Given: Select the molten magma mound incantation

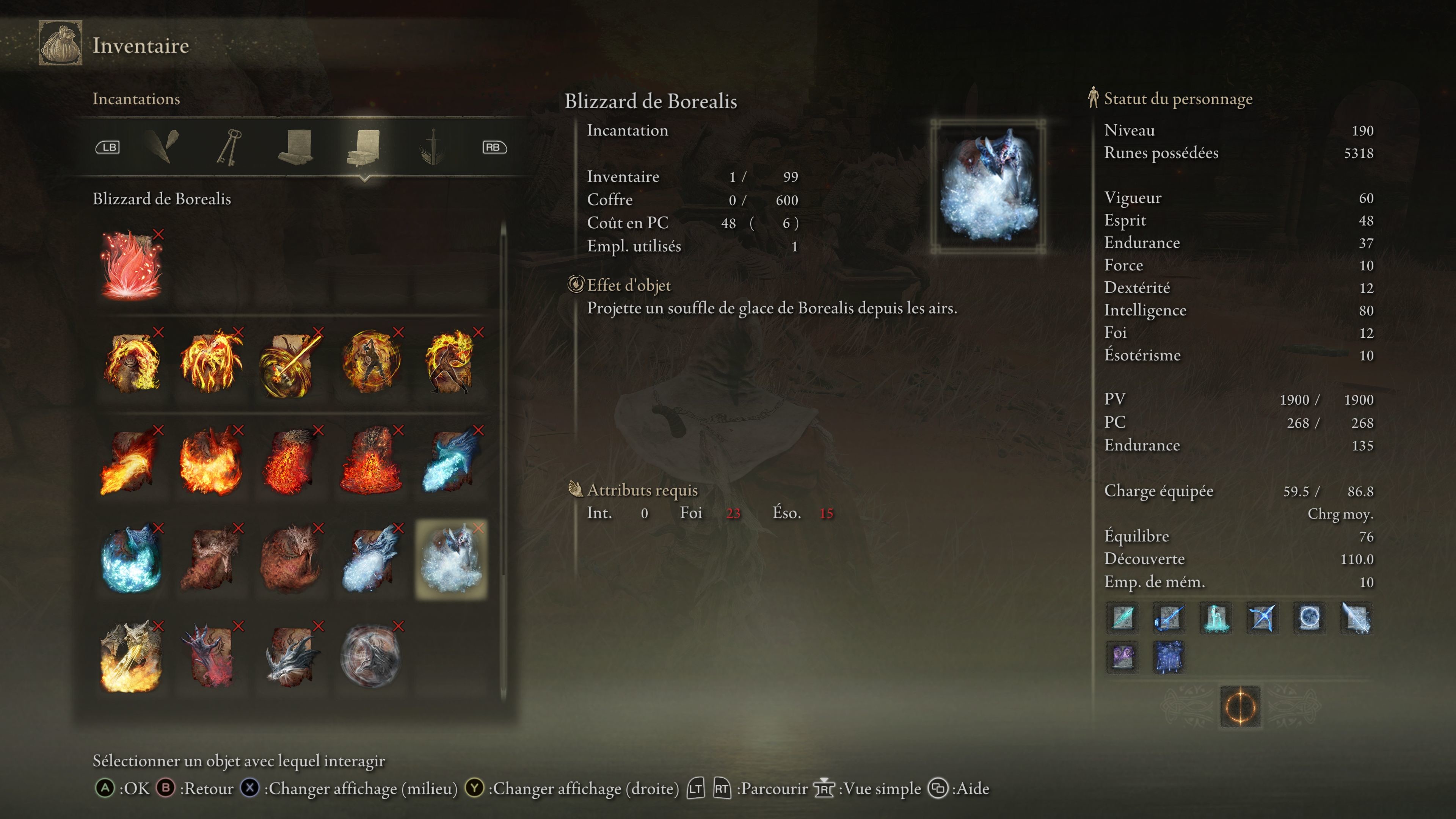Looking at the screenshot, I should (x=371, y=461).
